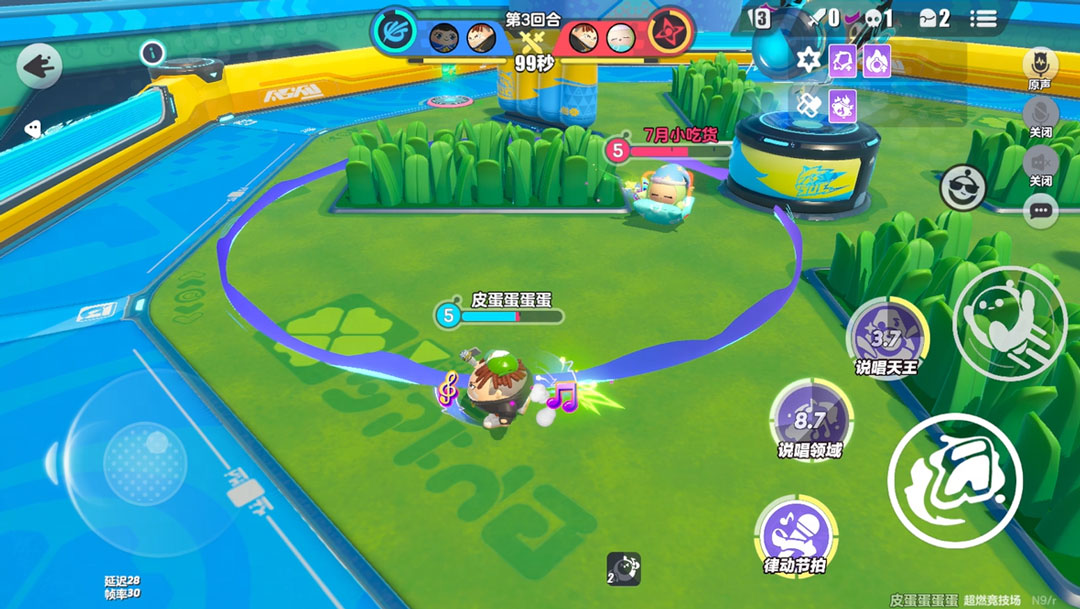1080x609 pixels.
Task: Tap the virtual movement joystick
Action: coord(145,464)
